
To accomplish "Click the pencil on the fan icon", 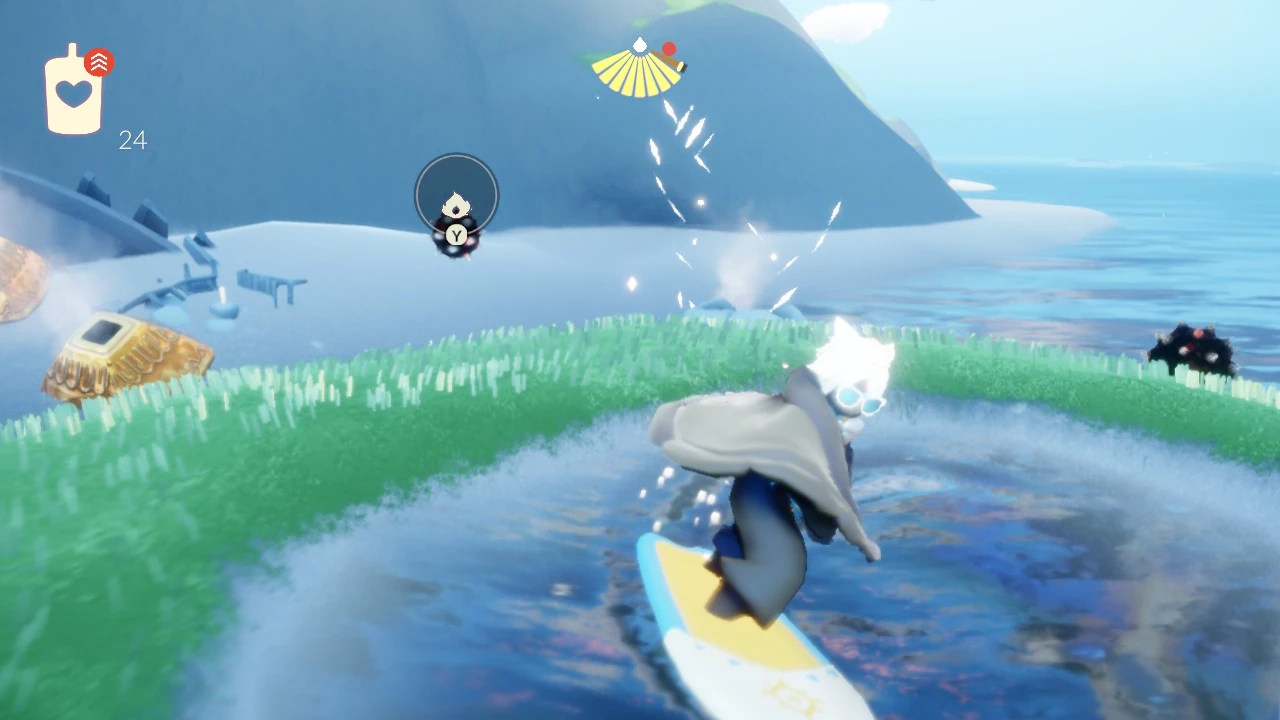I will coord(669,62).
